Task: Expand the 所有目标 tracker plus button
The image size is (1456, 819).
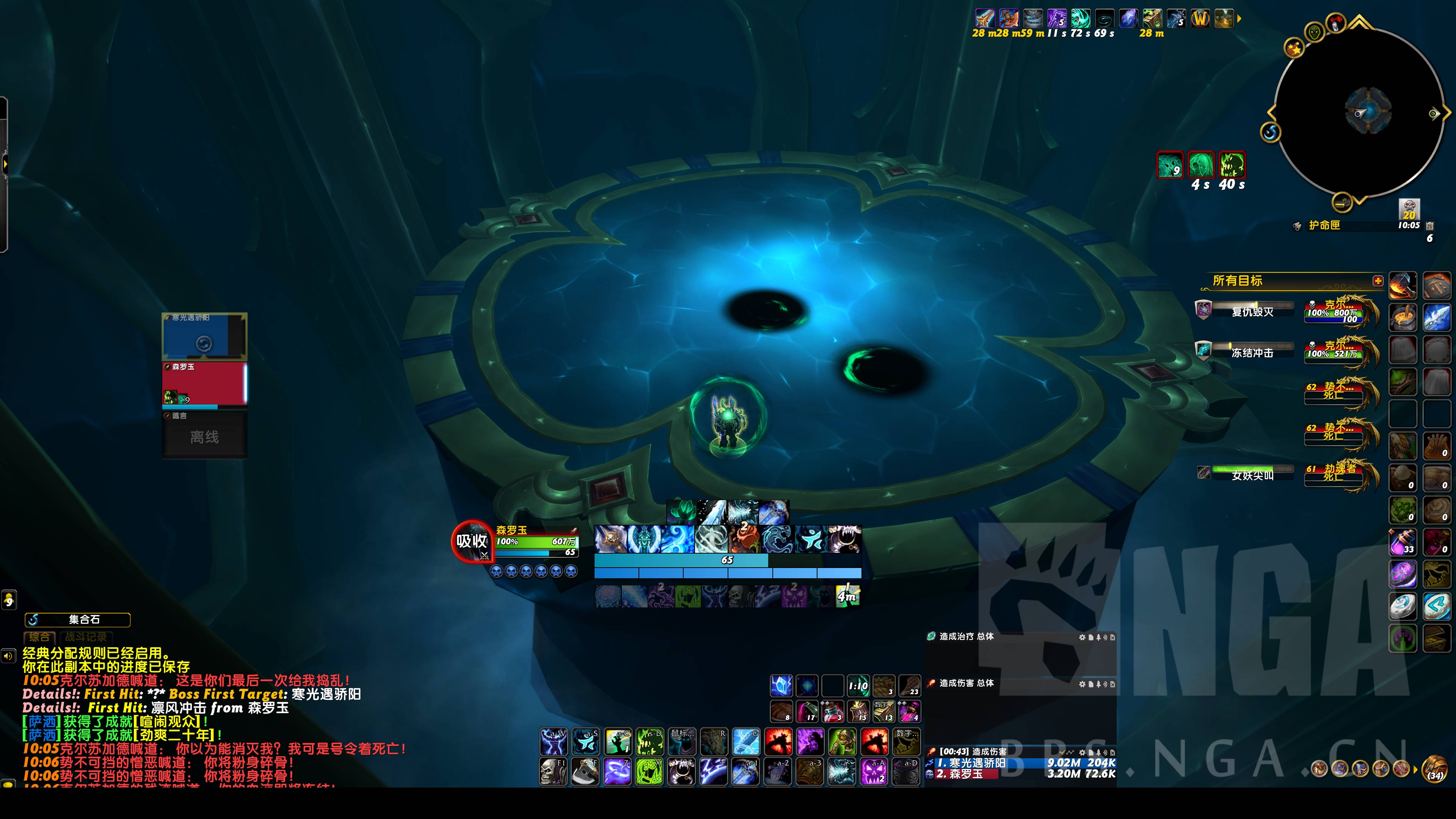Action: pos(1378,281)
